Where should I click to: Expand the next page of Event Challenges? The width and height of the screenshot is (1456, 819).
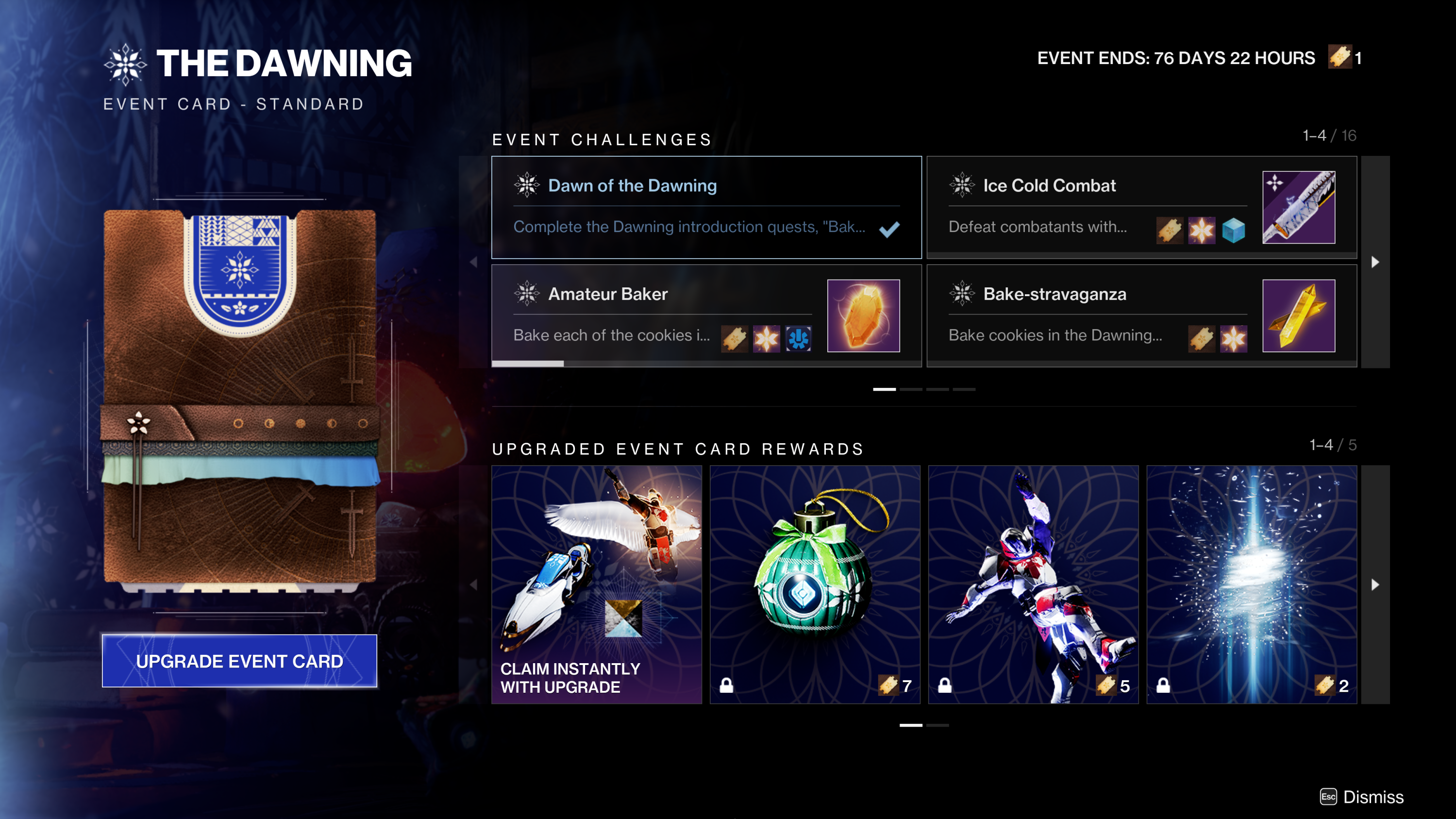point(1376,262)
